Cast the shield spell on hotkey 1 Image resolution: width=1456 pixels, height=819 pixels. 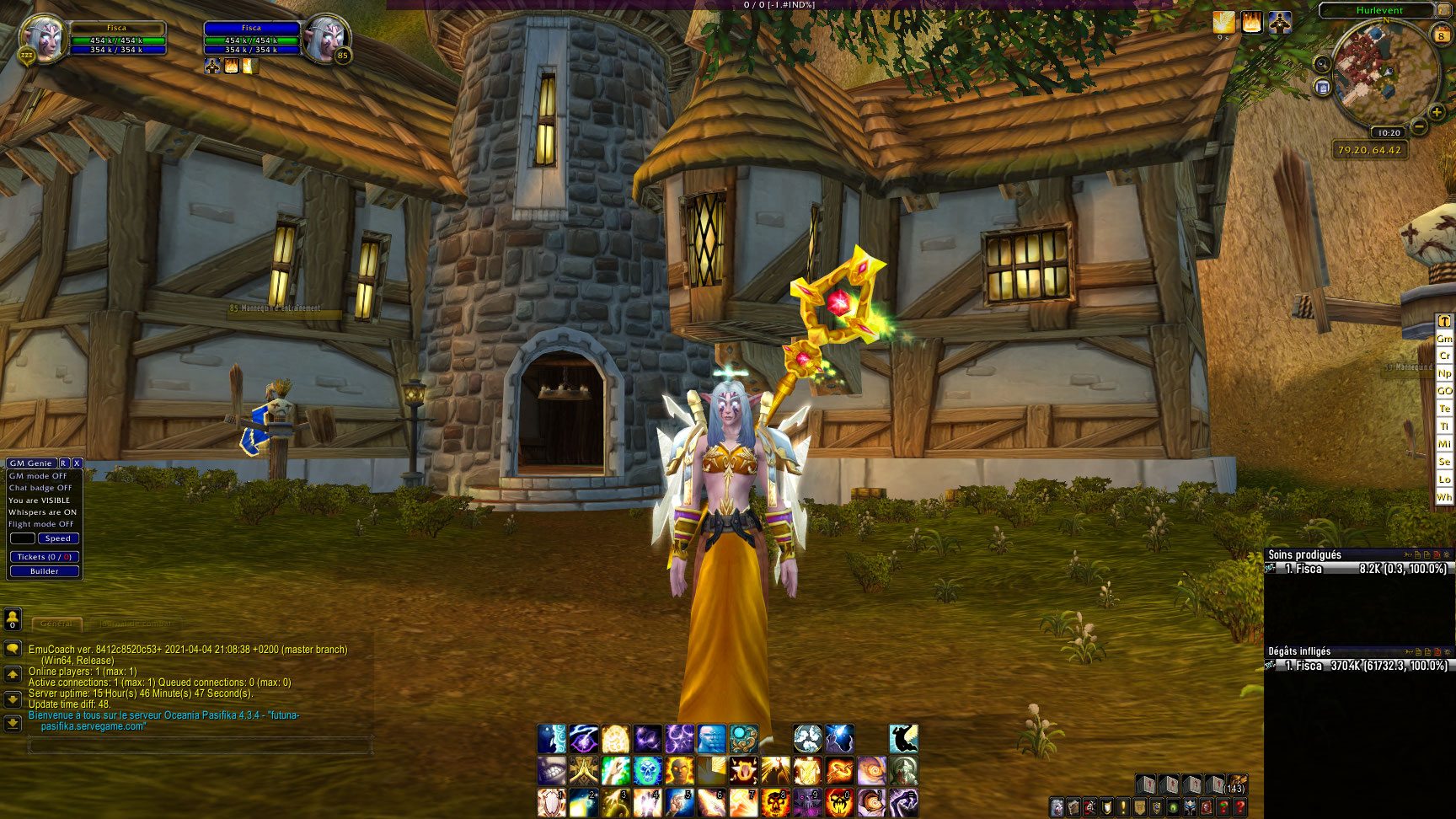coord(552,802)
